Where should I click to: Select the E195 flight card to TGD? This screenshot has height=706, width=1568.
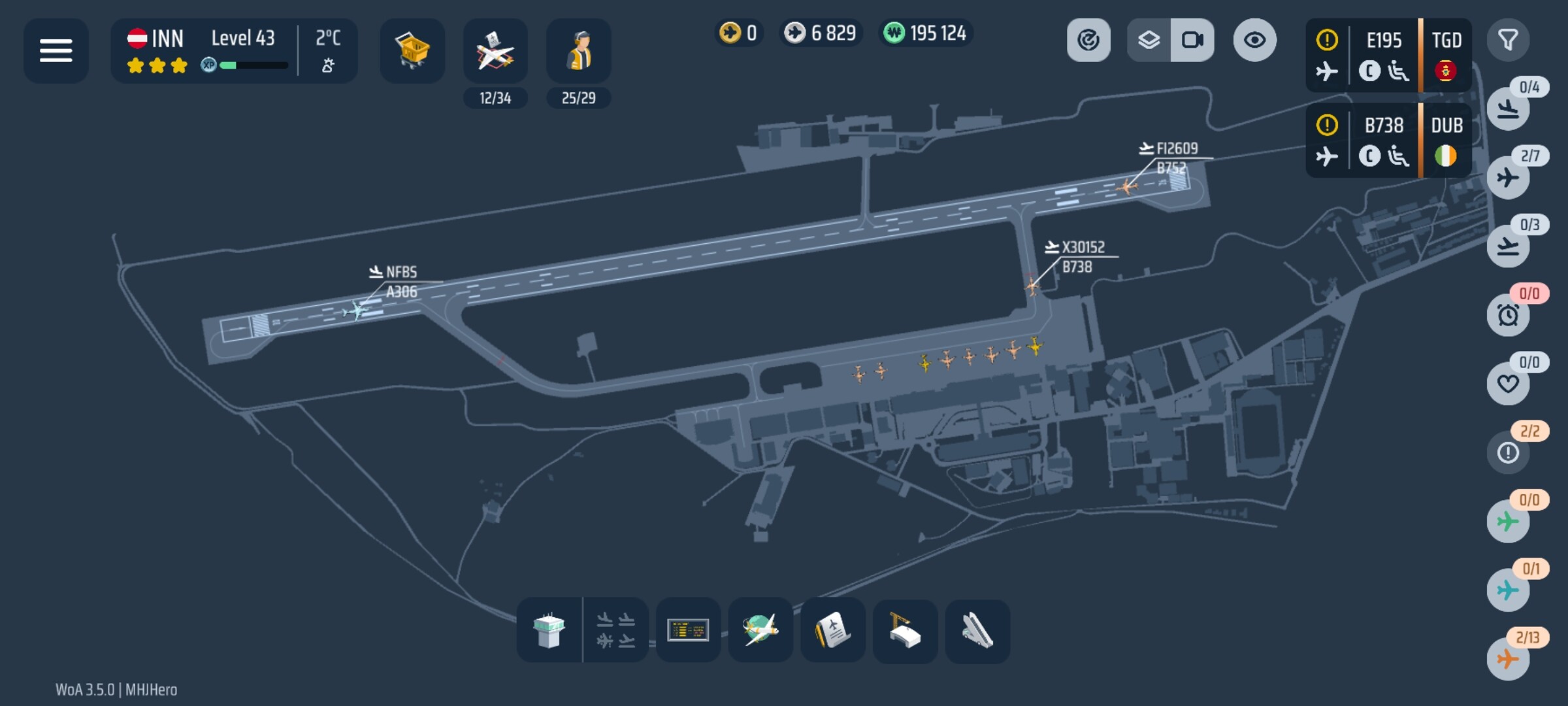click(x=1388, y=55)
